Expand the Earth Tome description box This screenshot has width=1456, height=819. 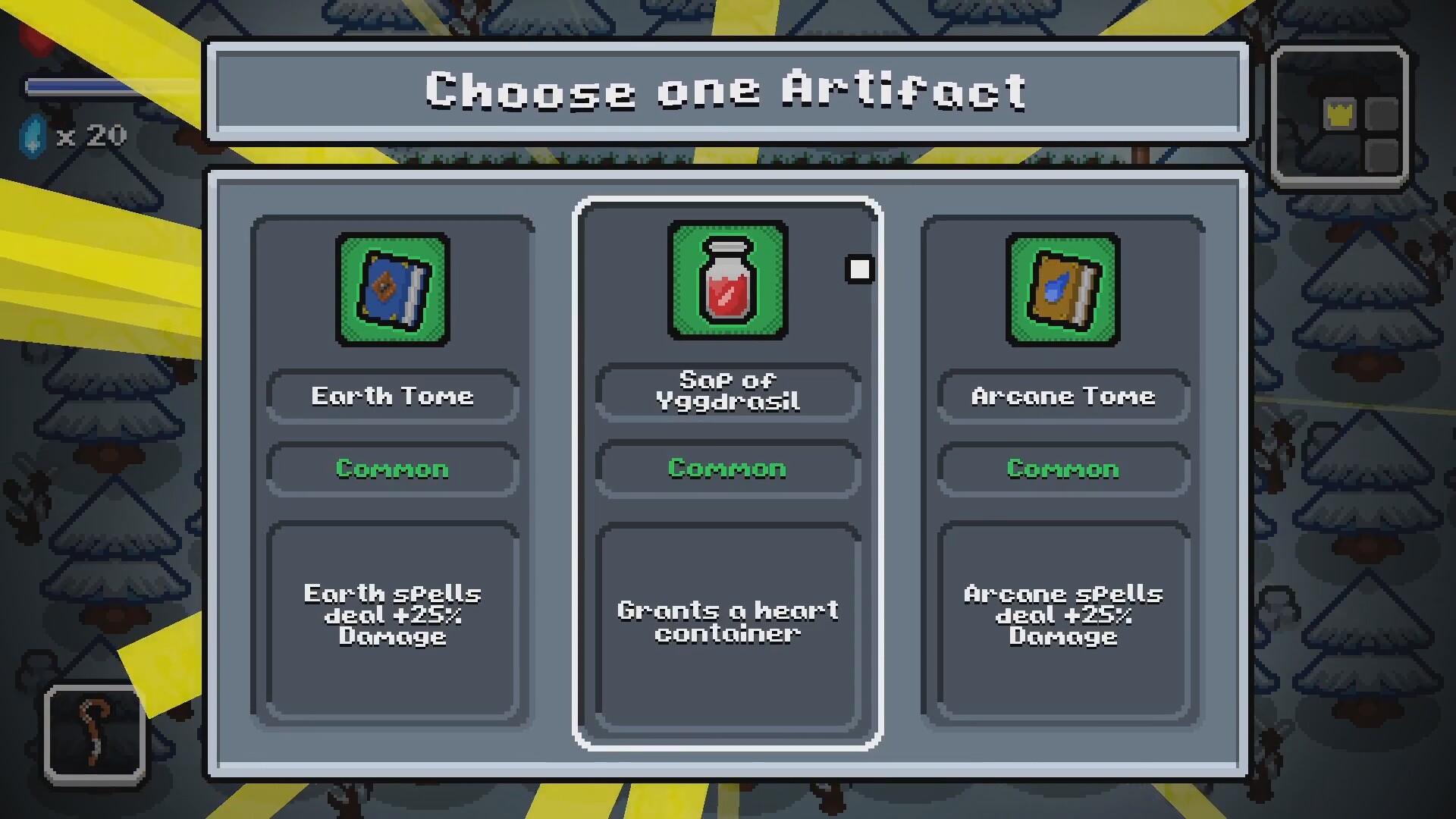click(x=392, y=616)
